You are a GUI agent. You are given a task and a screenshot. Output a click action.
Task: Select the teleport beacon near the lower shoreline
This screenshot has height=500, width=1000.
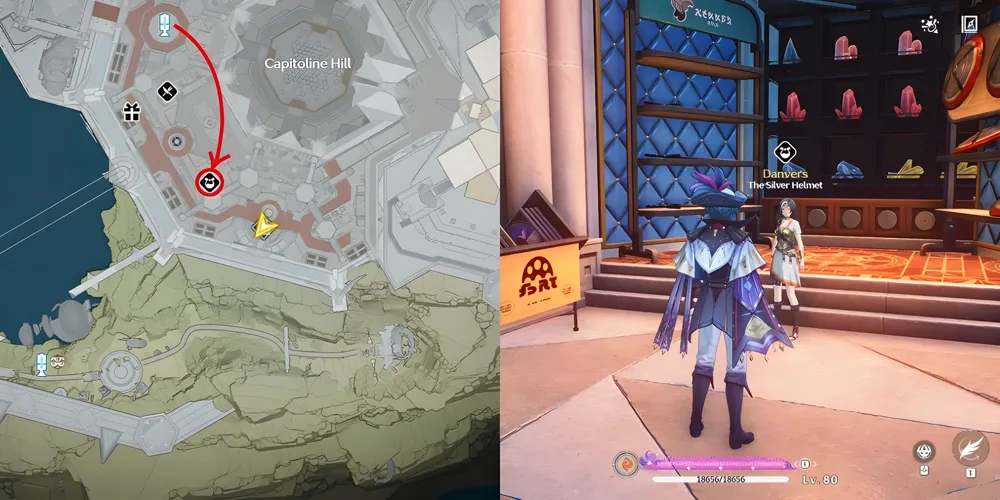[41, 363]
